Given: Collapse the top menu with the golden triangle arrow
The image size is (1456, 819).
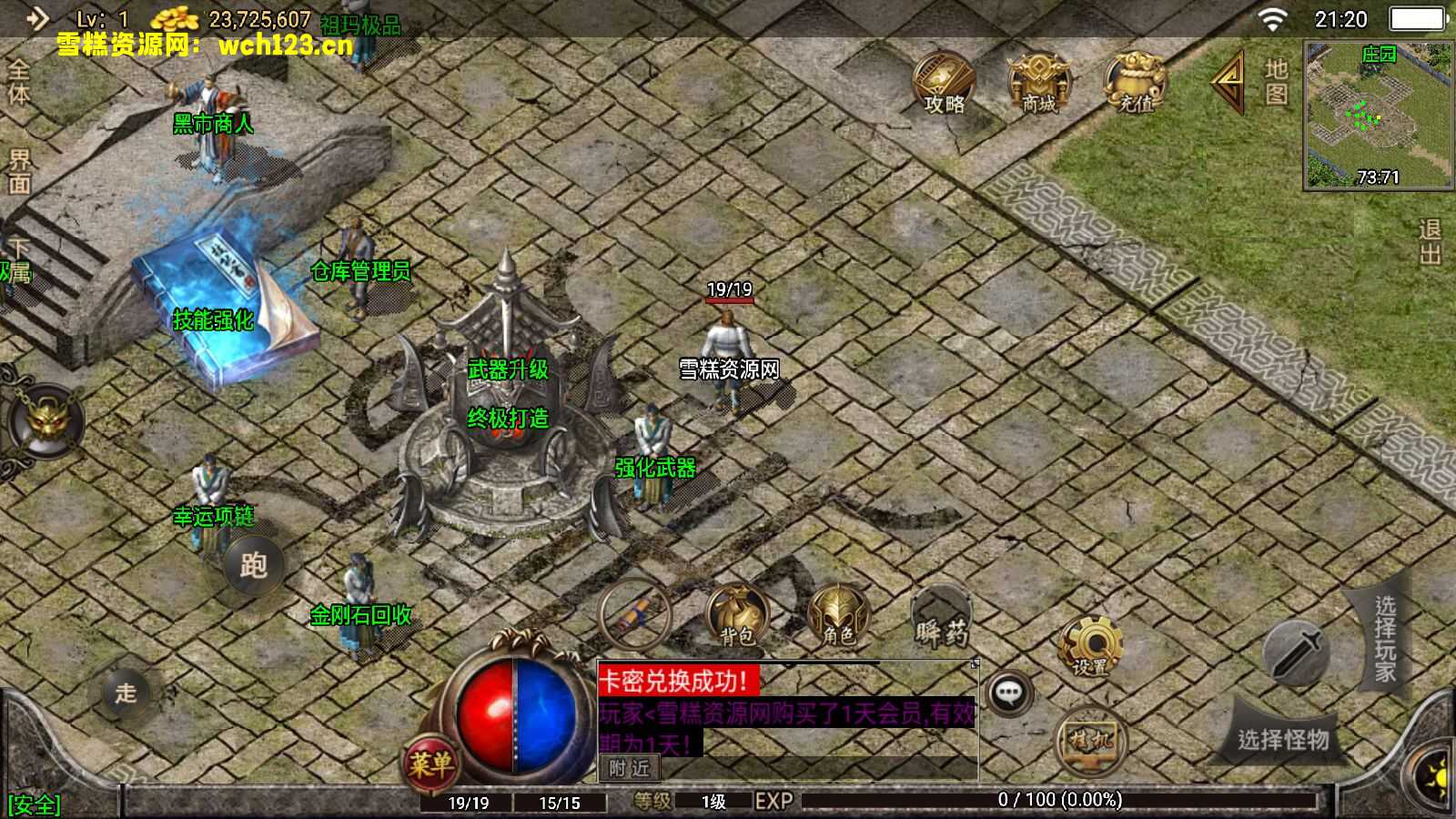Looking at the screenshot, I should click(1228, 82).
